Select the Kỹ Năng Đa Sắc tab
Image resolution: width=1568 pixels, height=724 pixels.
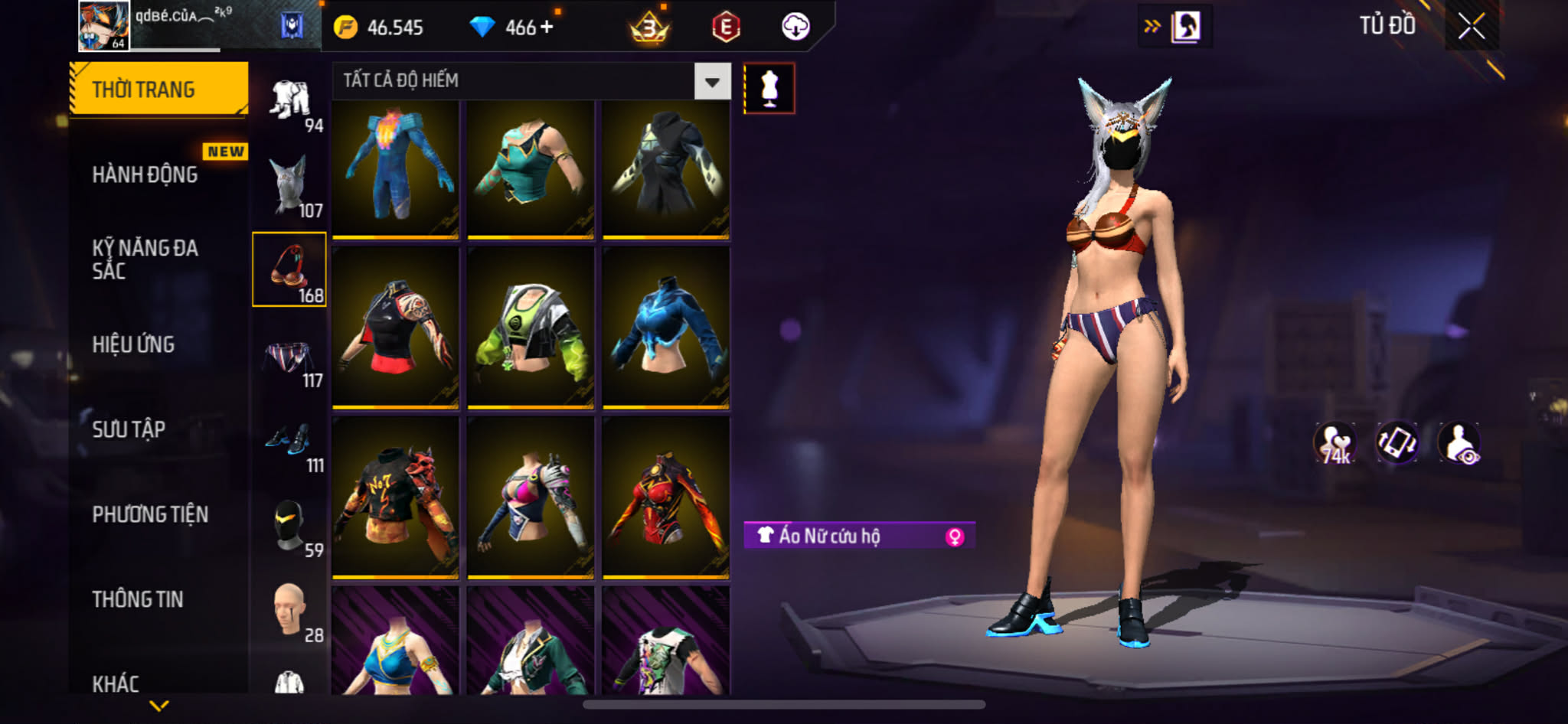pos(145,259)
